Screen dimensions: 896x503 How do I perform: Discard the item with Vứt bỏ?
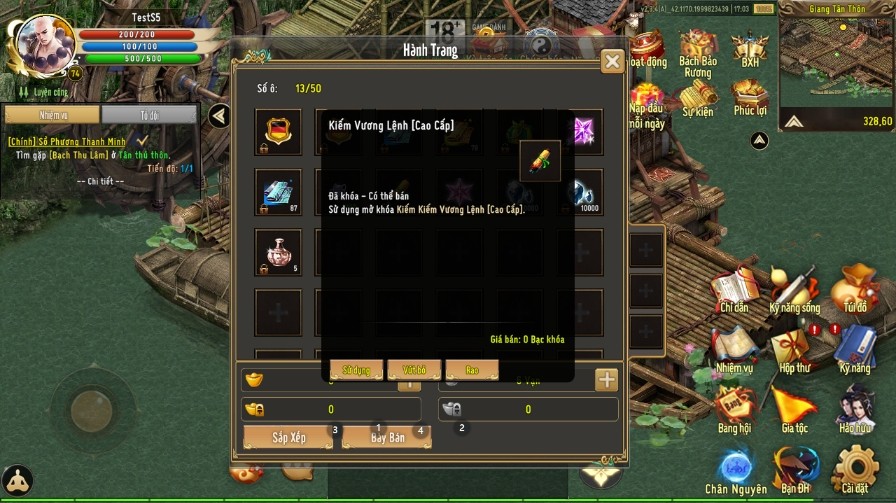(414, 370)
